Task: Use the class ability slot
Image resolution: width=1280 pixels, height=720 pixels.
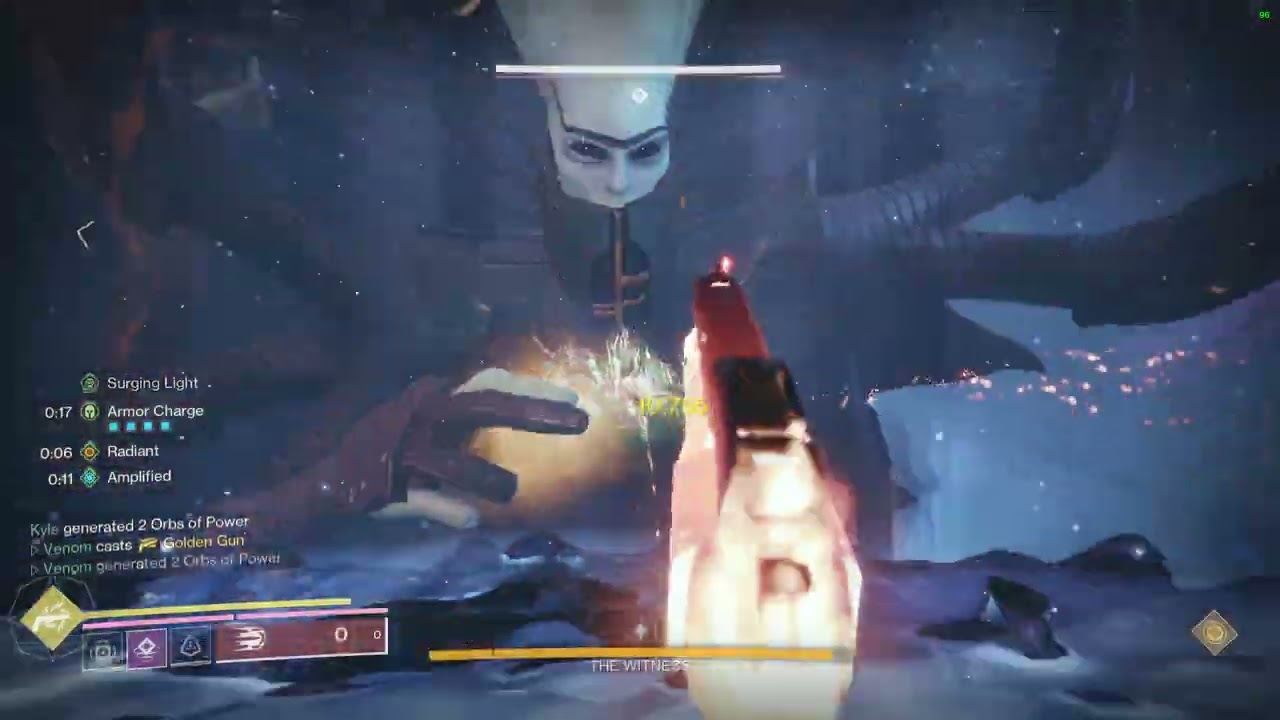Action: point(190,648)
